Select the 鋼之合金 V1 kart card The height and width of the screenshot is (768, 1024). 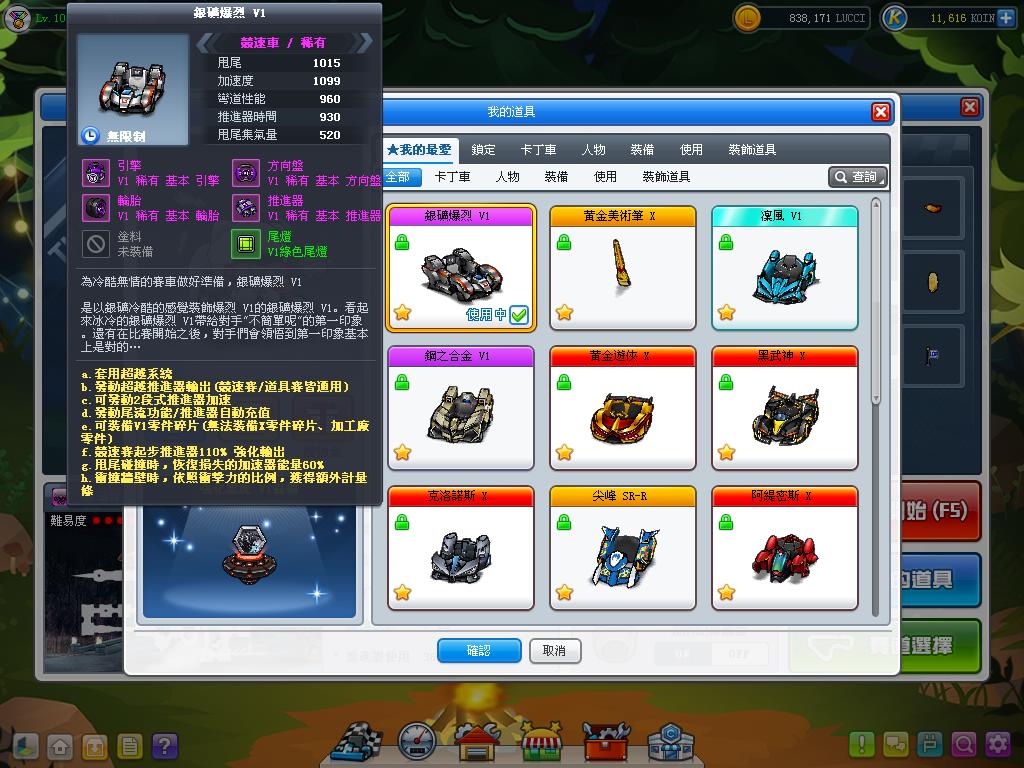click(x=462, y=407)
